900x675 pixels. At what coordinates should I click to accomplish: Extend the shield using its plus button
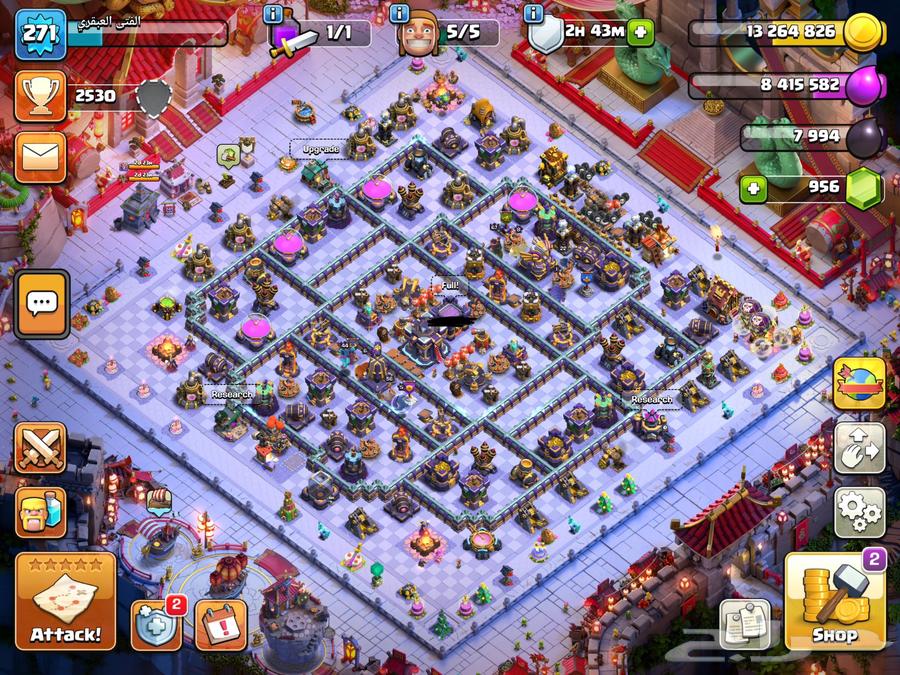pyautogui.click(x=639, y=33)
